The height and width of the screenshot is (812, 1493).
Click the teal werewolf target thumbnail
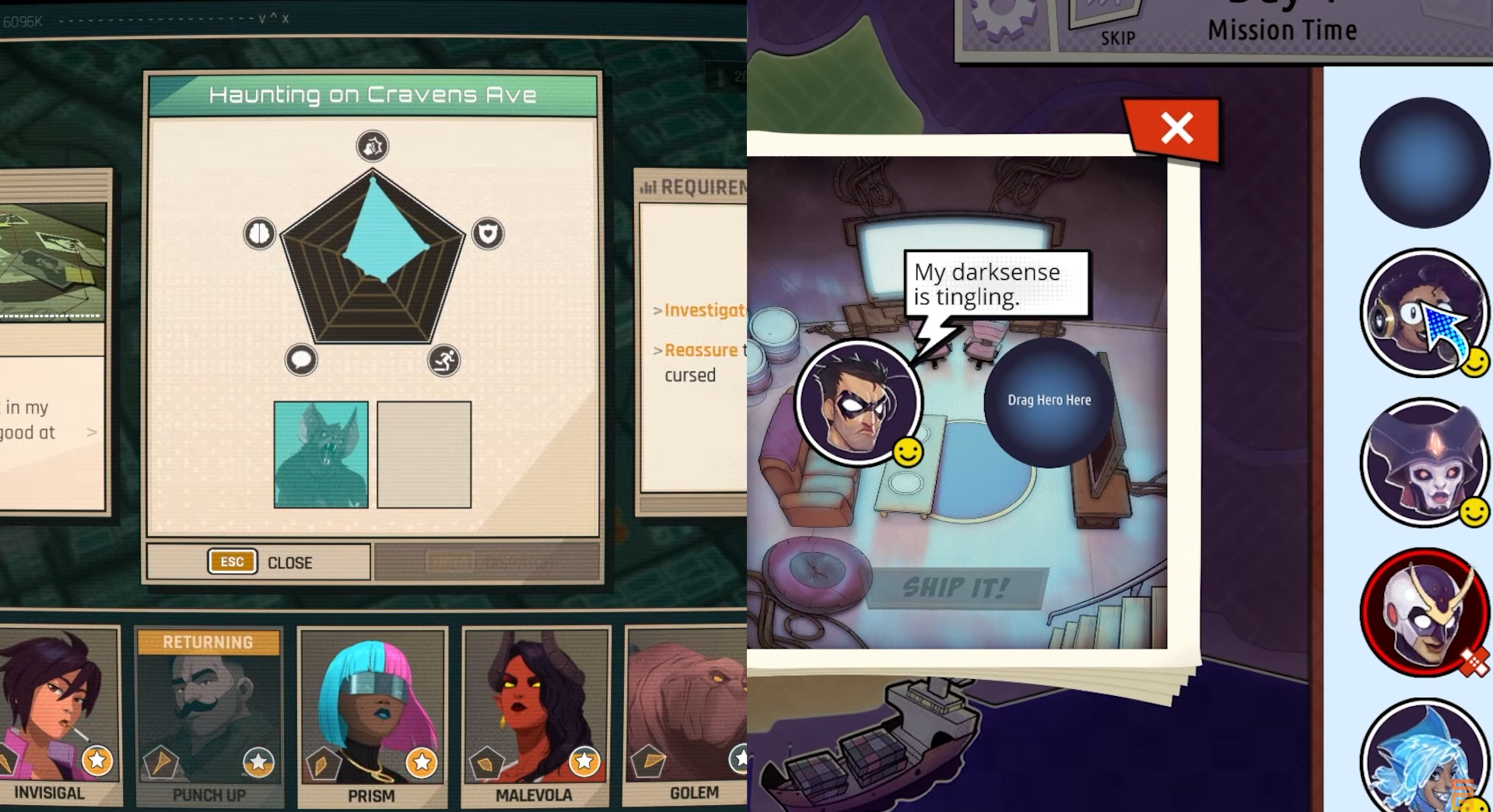click(x=321, y=455)
